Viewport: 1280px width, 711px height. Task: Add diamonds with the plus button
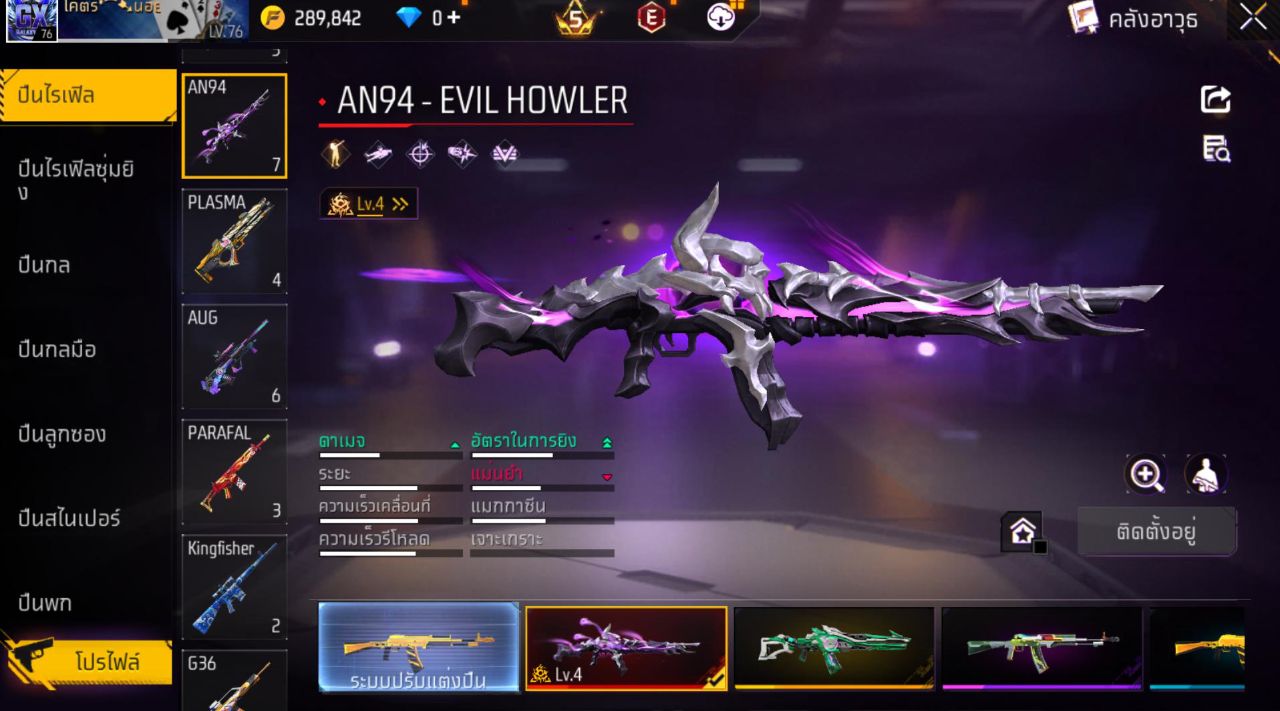[453, 18]
